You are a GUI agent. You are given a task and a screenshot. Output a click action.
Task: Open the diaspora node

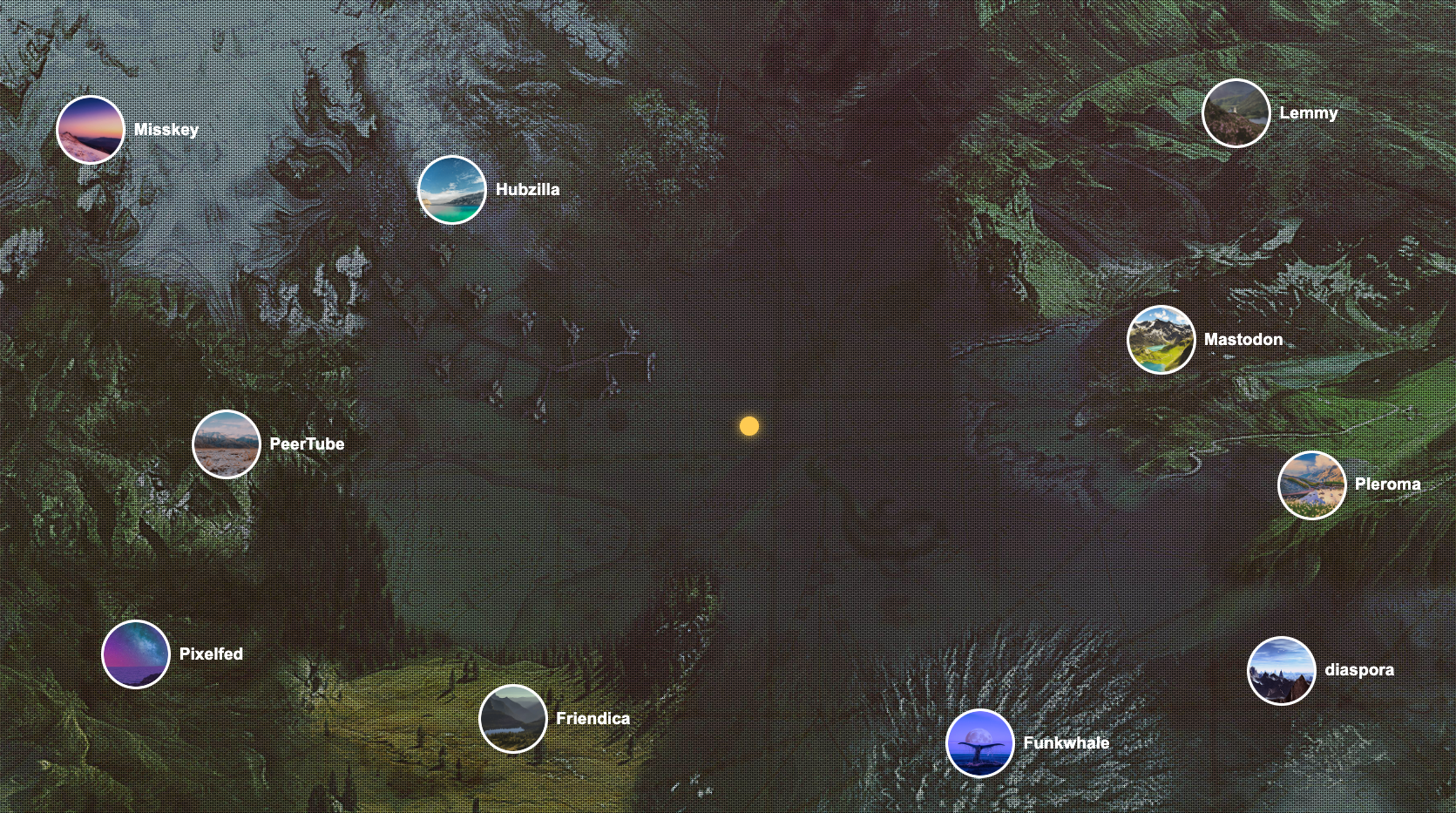(x=1282, y=671)
